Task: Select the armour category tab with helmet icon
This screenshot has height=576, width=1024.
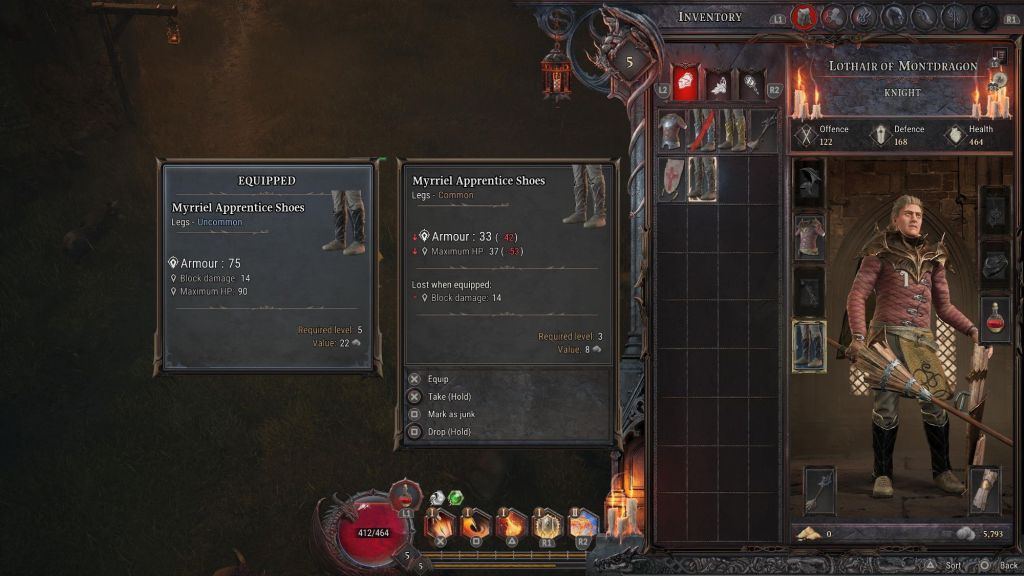Action: tap(684, 82)
